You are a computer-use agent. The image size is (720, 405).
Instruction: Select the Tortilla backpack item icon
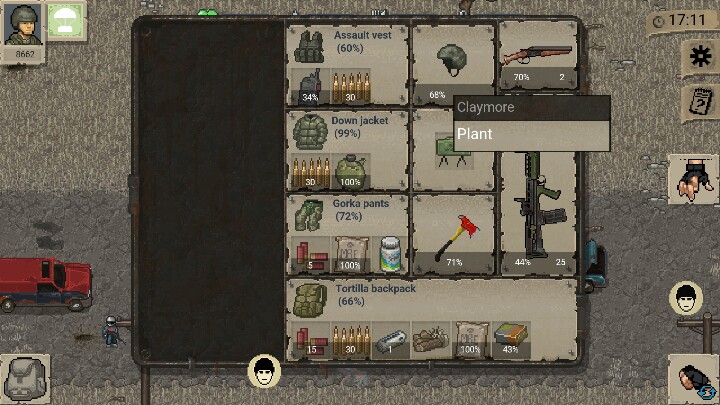pos(310,299)
